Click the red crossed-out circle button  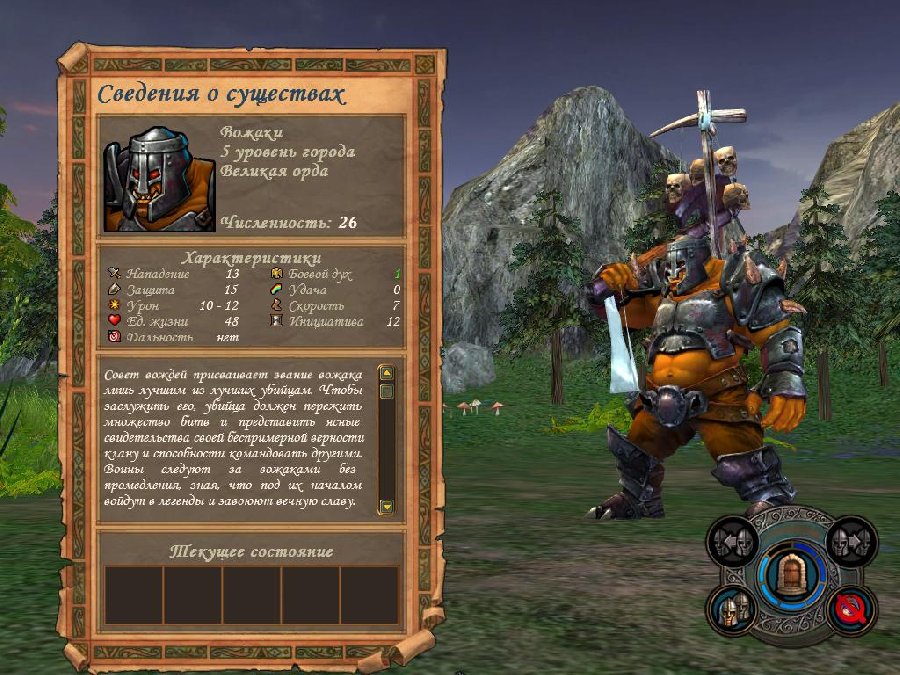pyautogui.click(x=852, y=609)
